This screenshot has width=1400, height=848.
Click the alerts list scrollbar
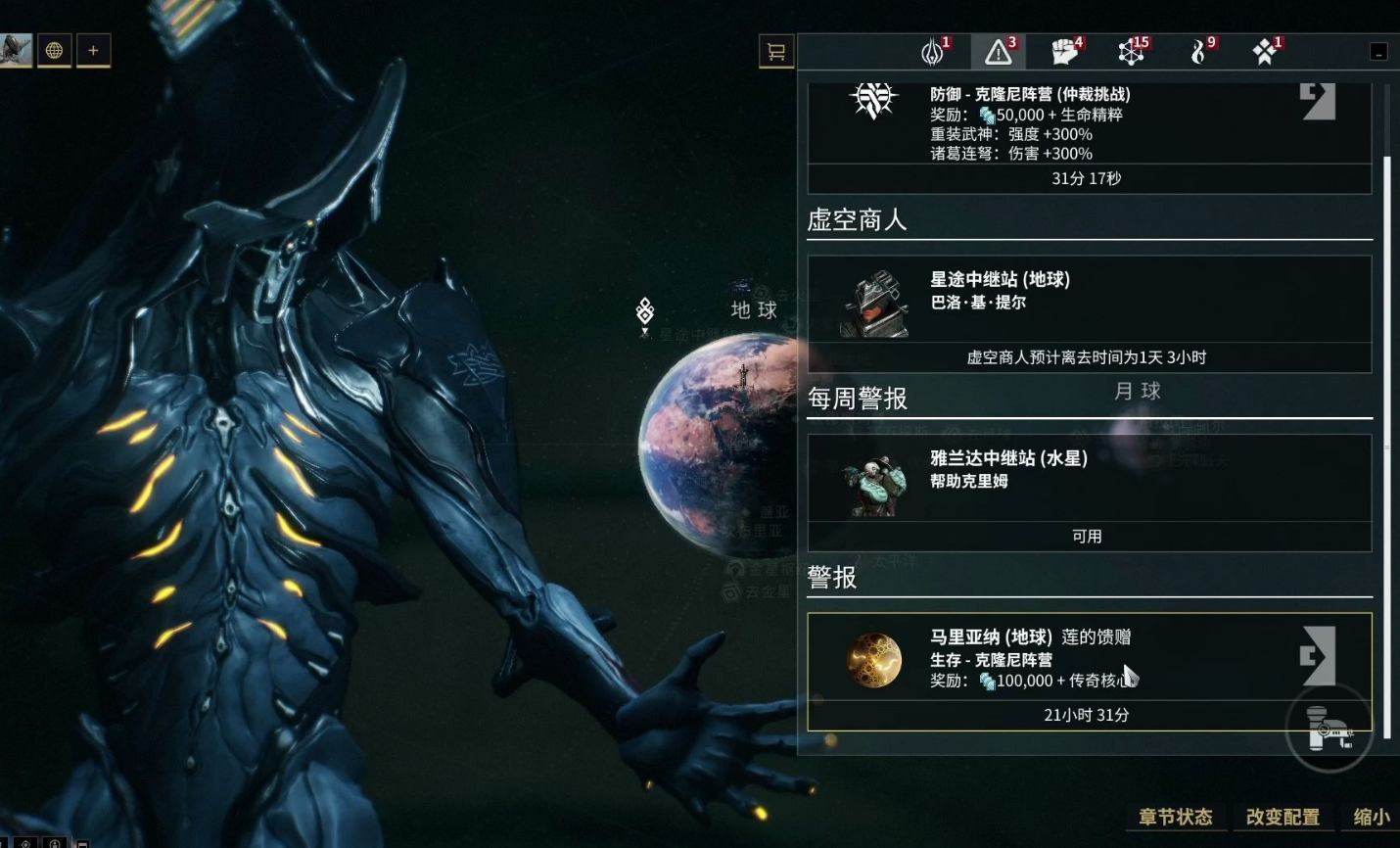click(1386, 441)
